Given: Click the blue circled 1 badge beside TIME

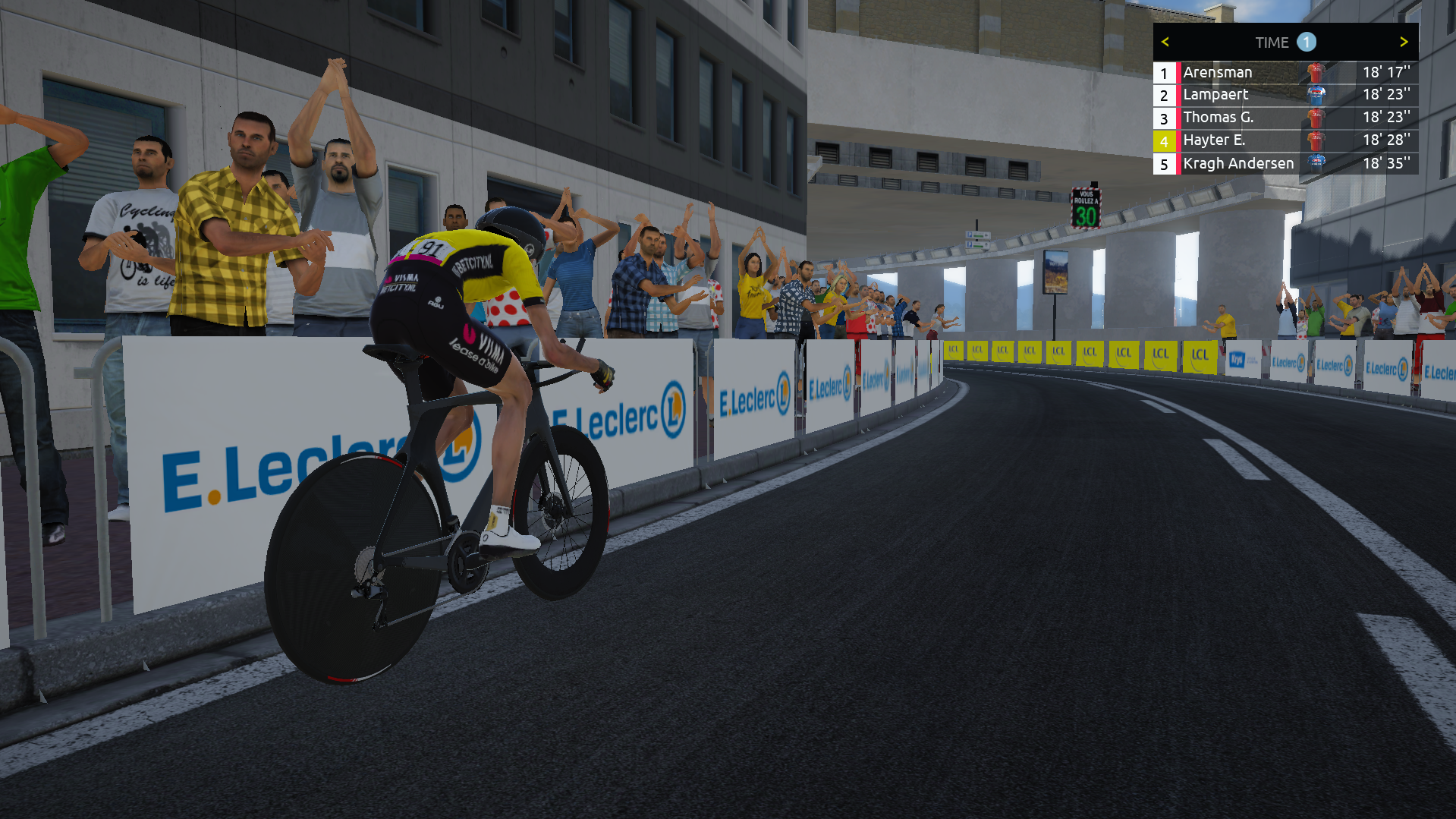Looking at the screenshot, I should tap(1307, 43).
